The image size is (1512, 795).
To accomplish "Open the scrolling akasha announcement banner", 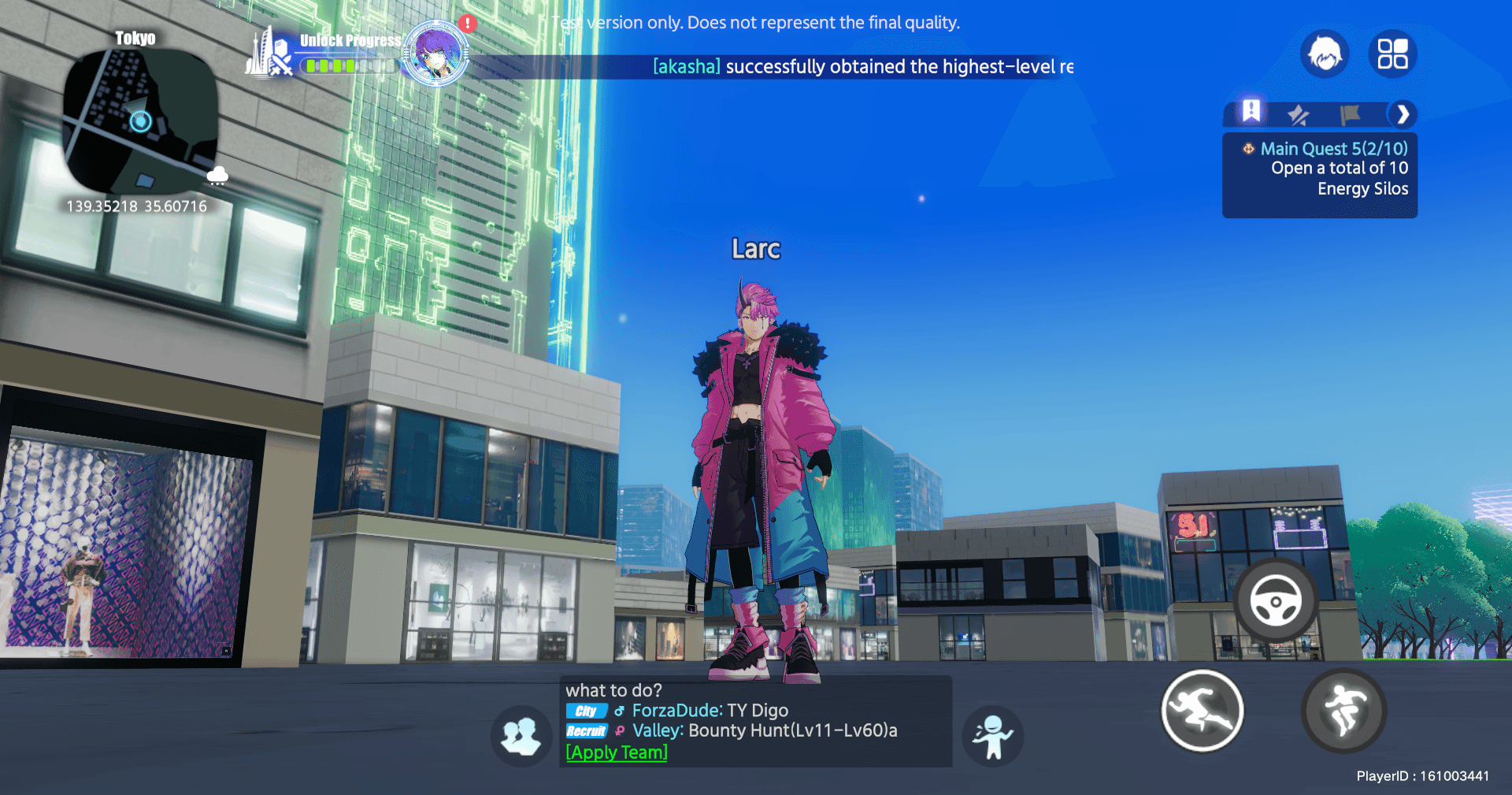I will click(x=862, y=67).
